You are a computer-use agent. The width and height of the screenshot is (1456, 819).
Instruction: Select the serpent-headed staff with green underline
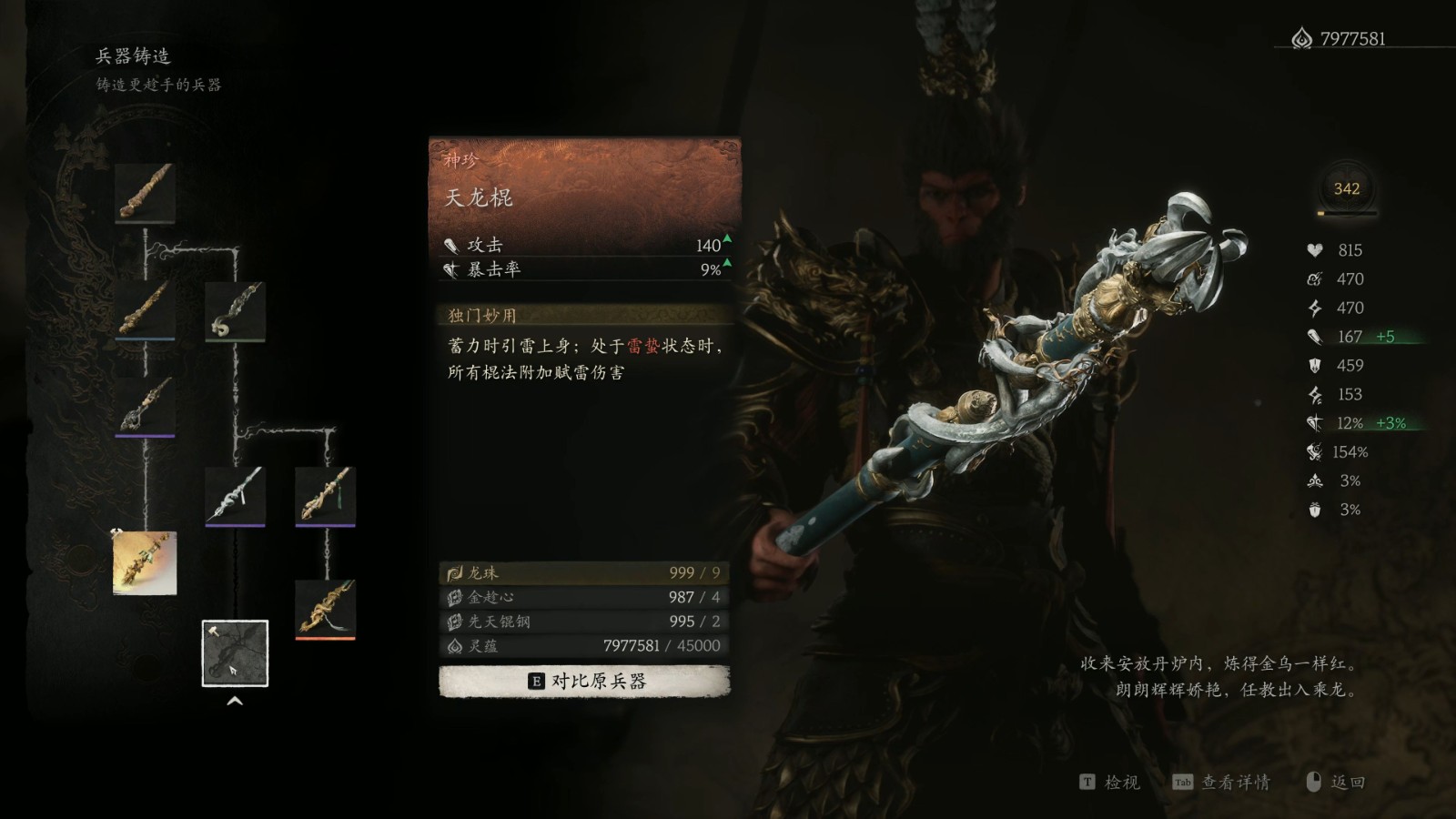pyautogui.click(x=235, y=311)
